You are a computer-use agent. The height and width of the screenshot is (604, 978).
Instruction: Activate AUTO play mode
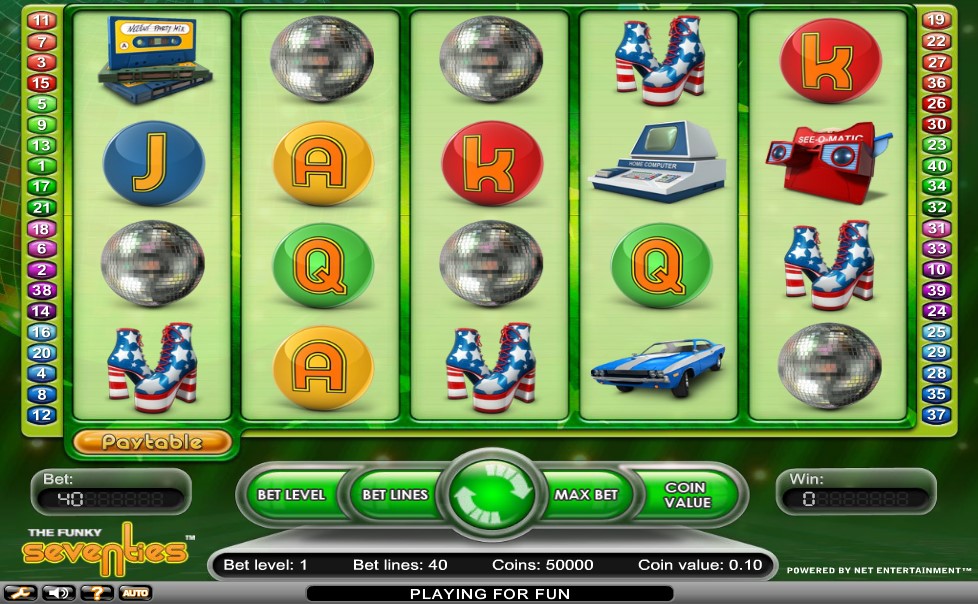[x=135, y=593]
